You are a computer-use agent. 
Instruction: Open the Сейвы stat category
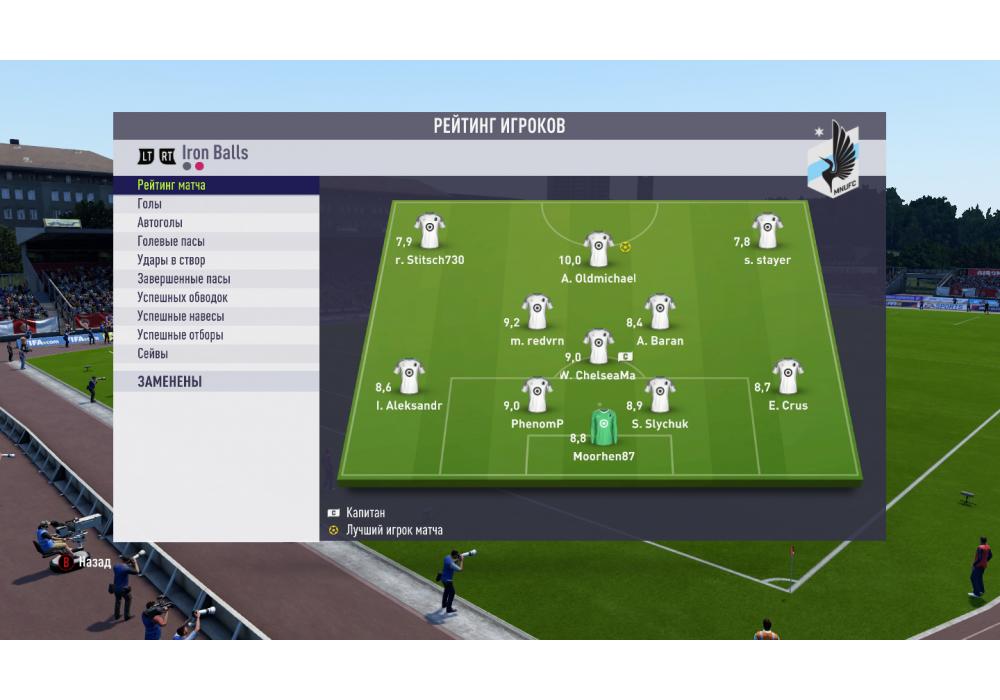(x=216, y=354)
